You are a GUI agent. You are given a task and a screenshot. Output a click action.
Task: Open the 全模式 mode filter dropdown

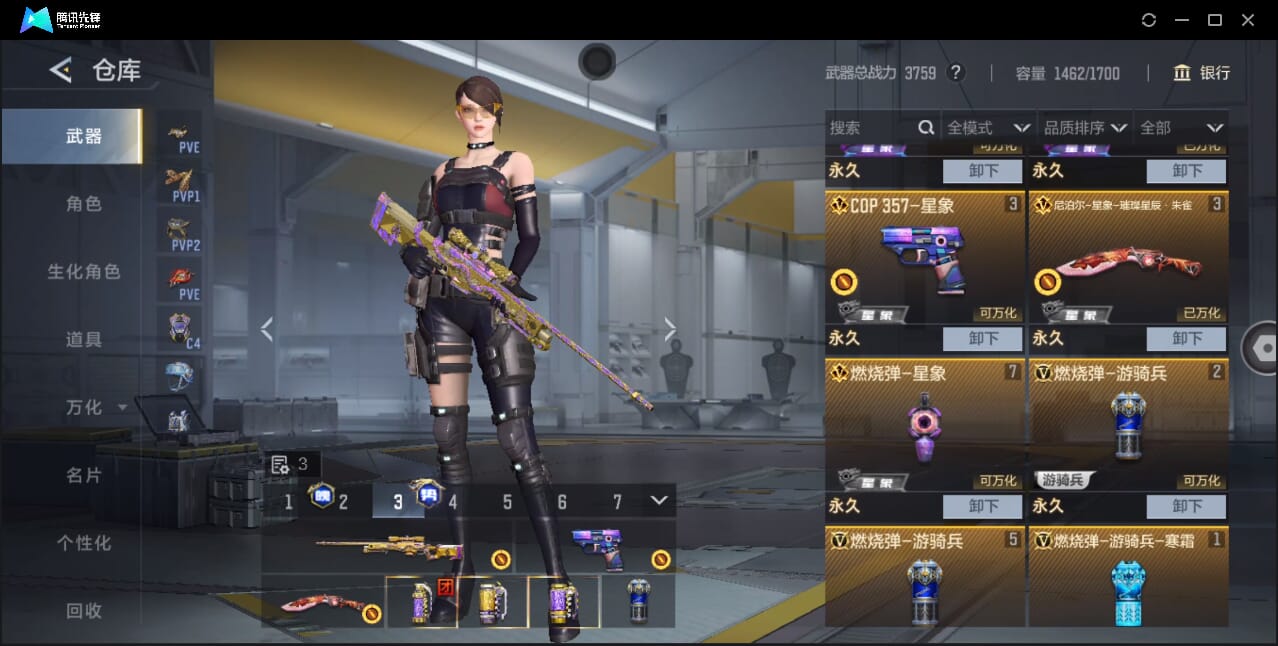pos(988,128)
